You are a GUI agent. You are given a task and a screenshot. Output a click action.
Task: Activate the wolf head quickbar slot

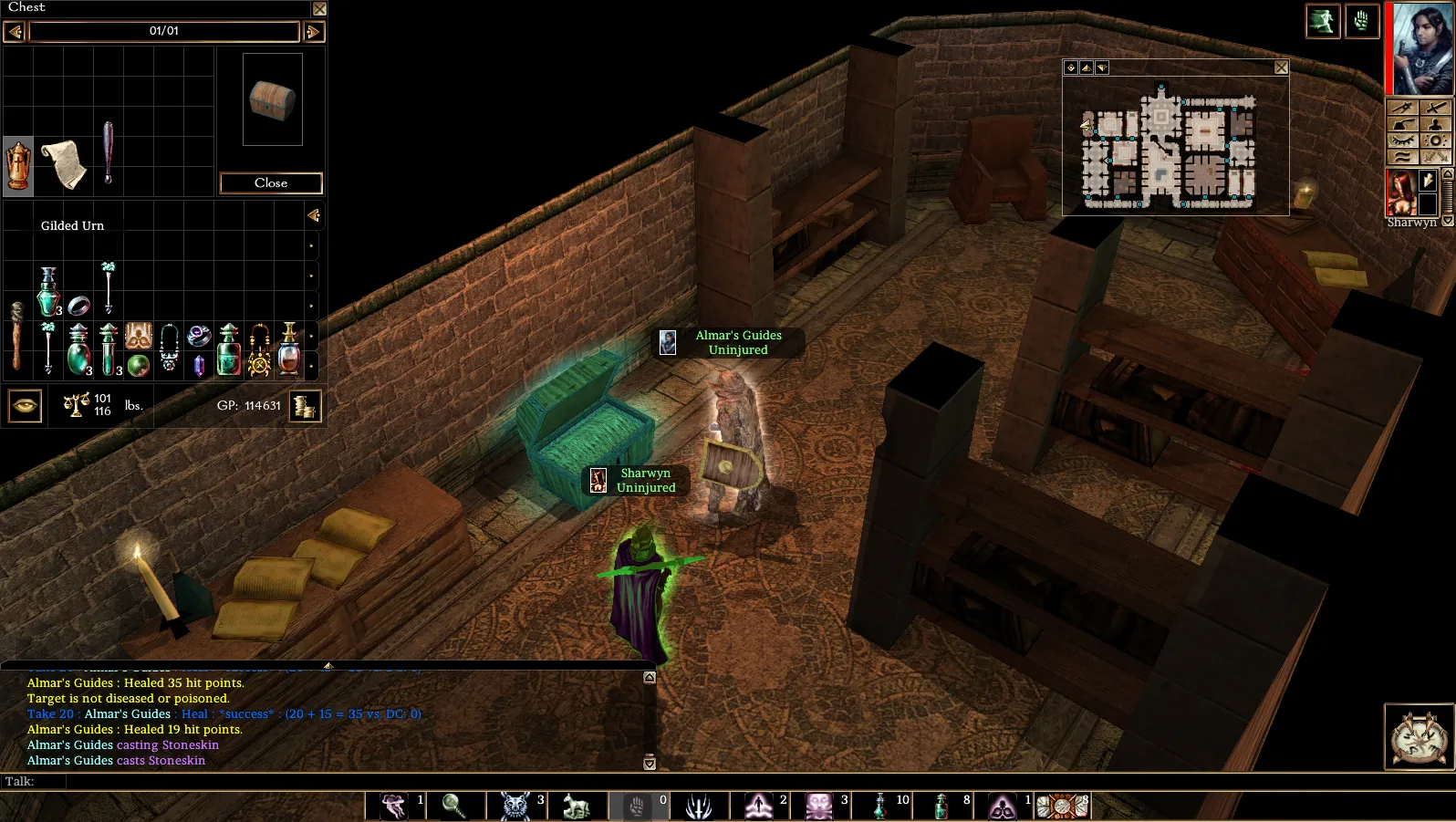click(515, 806)
